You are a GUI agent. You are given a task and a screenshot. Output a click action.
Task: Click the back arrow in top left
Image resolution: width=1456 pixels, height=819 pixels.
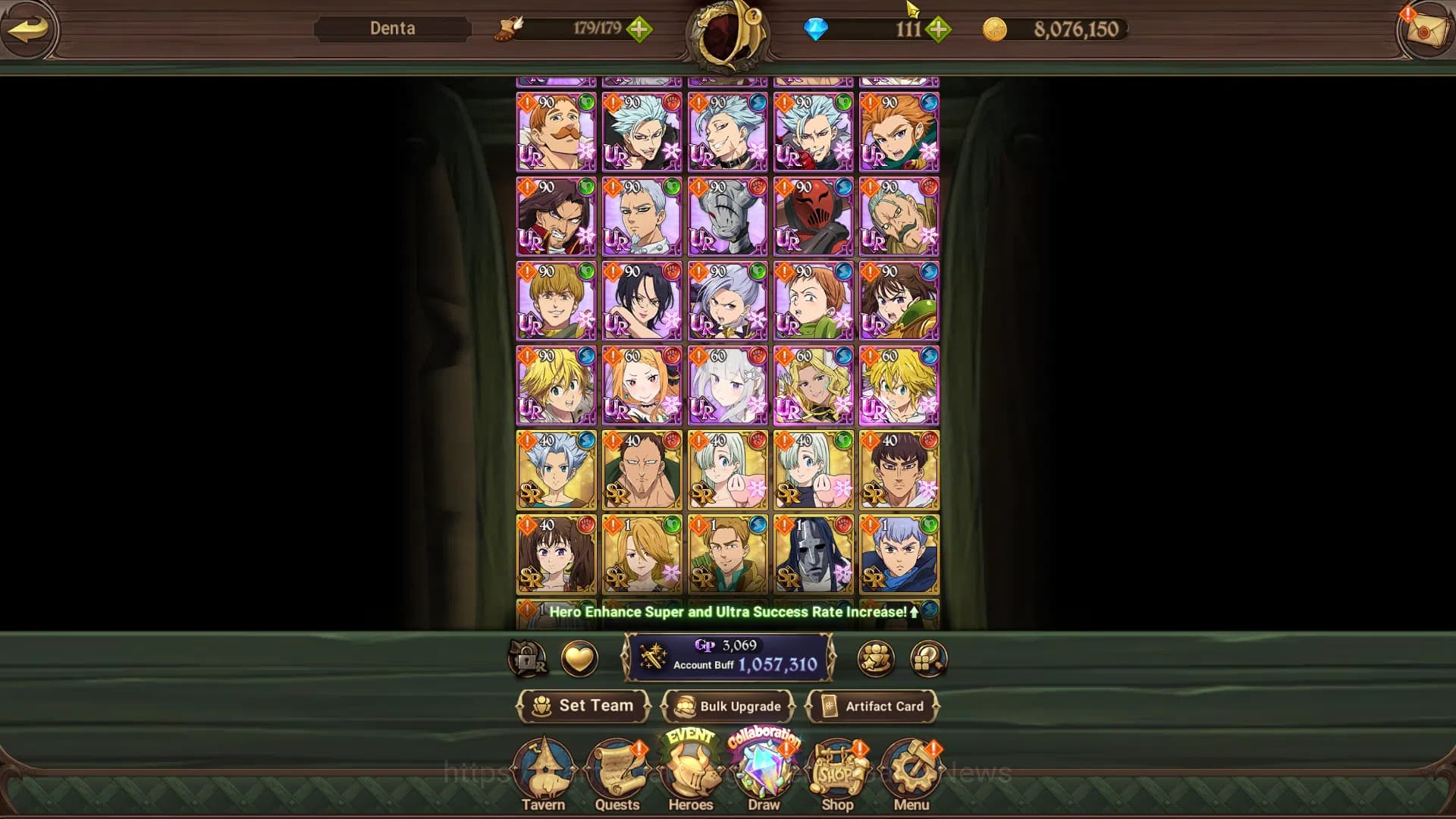point(29,29)
